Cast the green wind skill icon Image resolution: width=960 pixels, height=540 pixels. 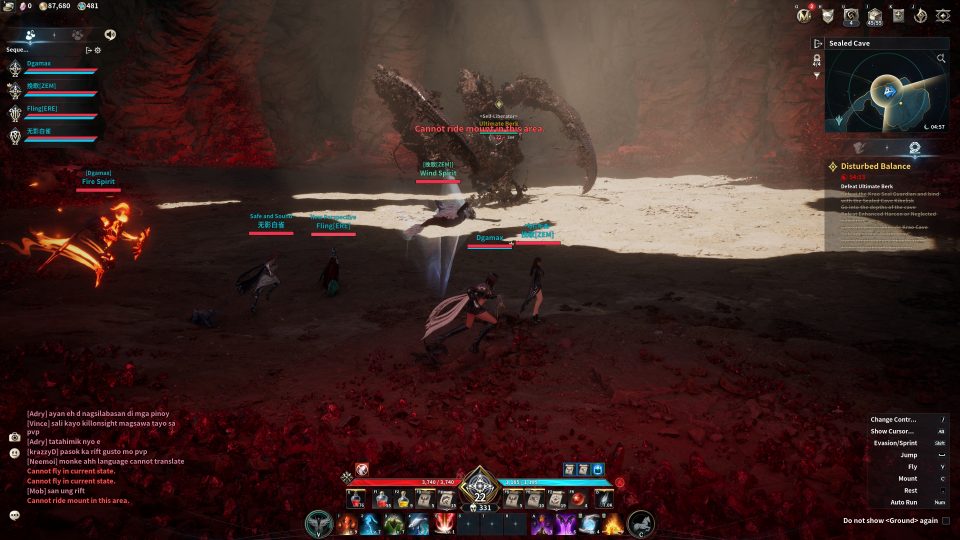click(394, 523)
